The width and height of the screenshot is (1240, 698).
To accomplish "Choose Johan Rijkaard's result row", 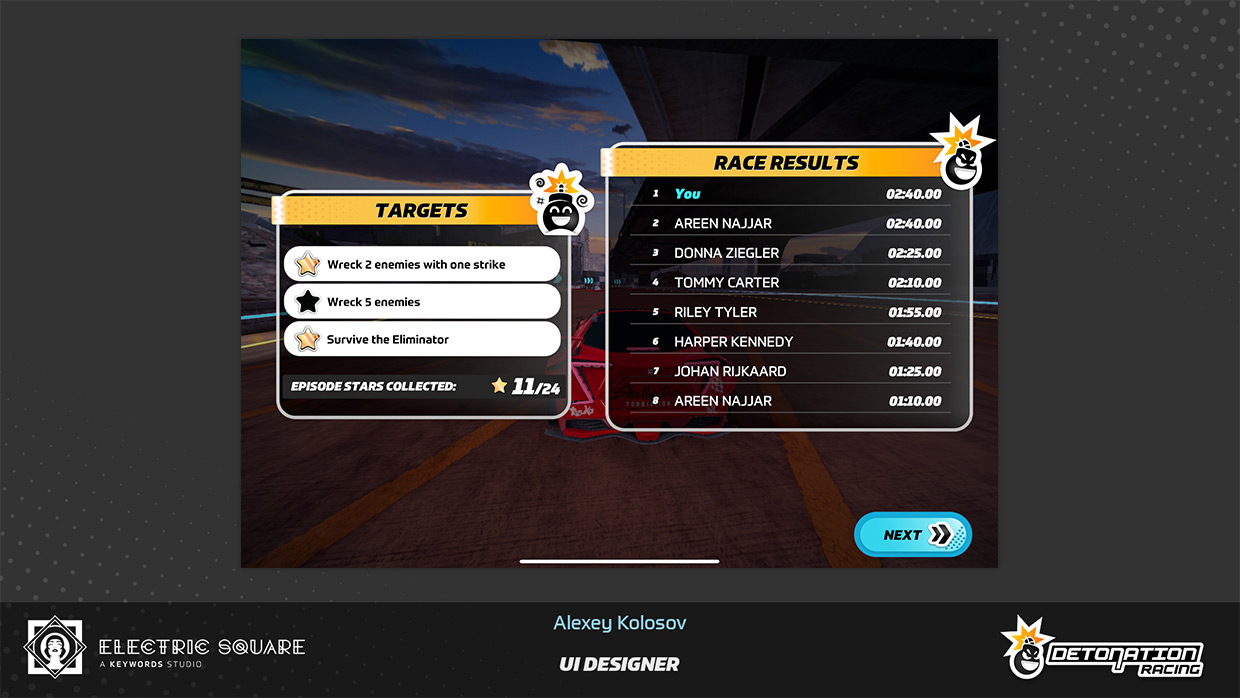I will (795, 371).
